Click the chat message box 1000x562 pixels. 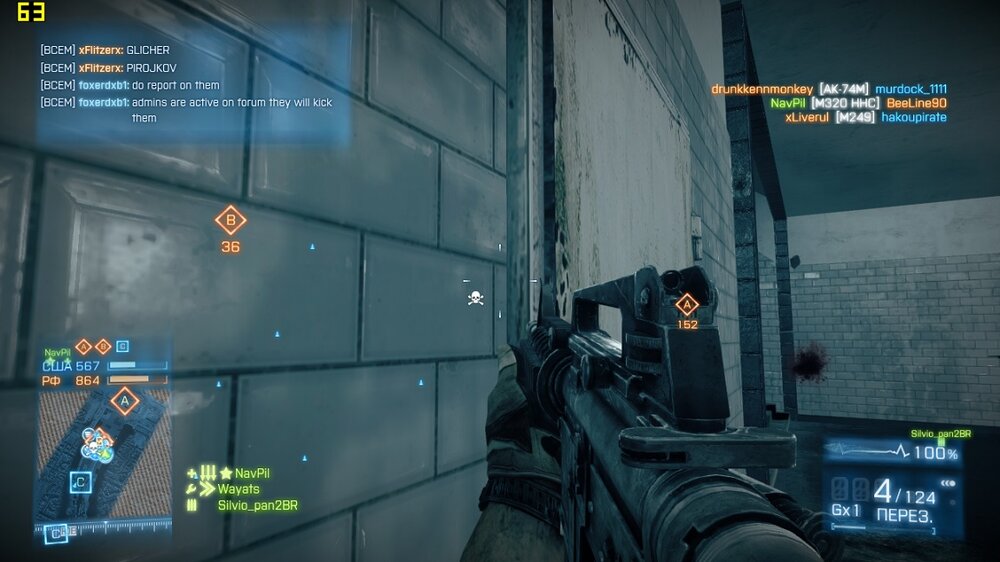pos(194,84)
